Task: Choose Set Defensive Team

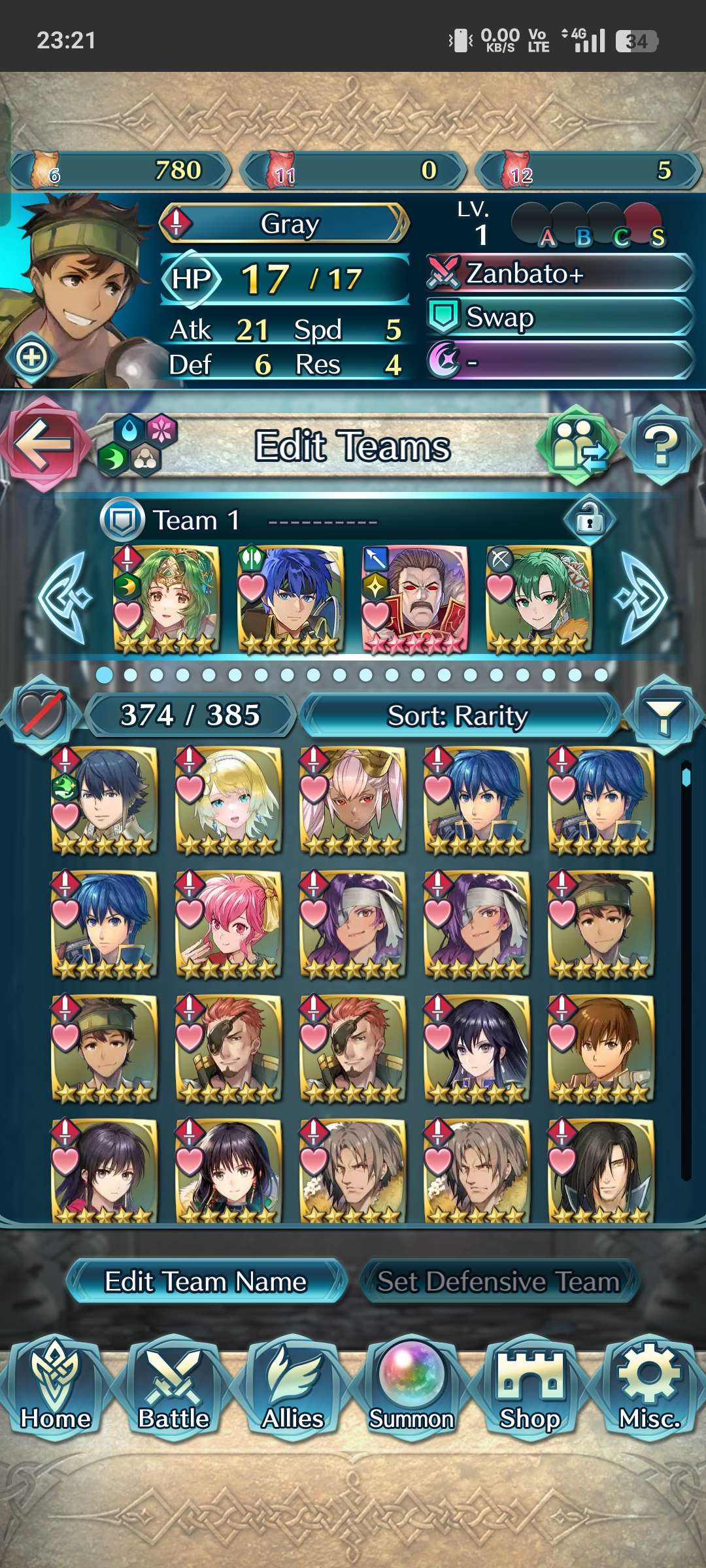Action: point(499,1282)
